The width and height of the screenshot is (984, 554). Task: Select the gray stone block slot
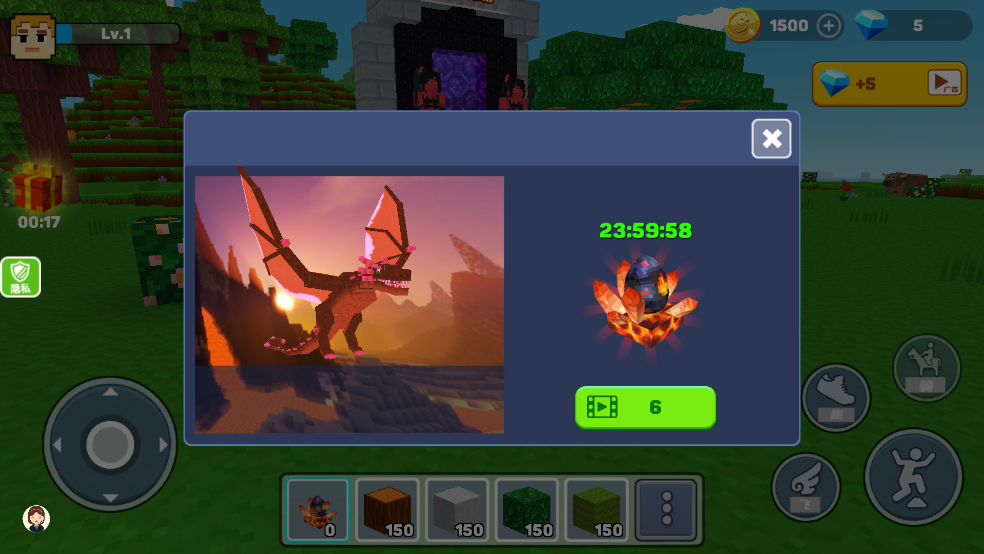(457, 509)
